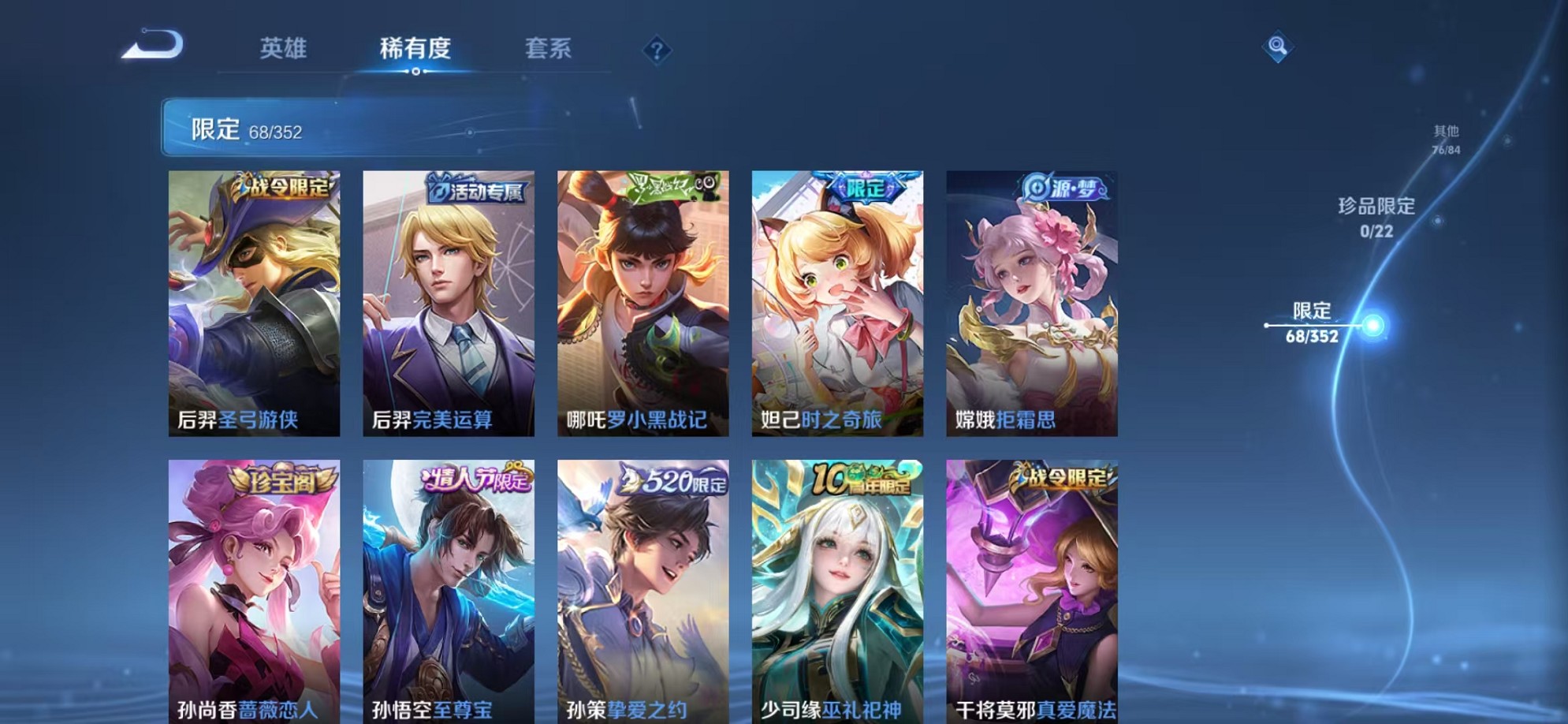1568x724 pixels.
Task: Select the 稀有度 tab
Action: coord(418,49)
